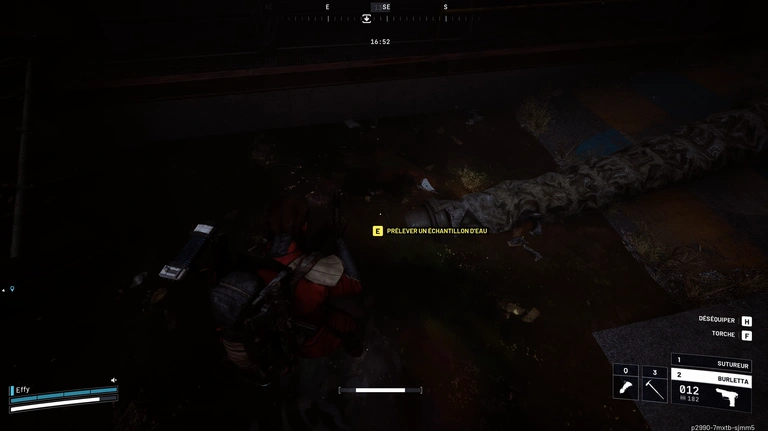Choose the hammer tool slot

pyautogui.click(x=654, y=387)
